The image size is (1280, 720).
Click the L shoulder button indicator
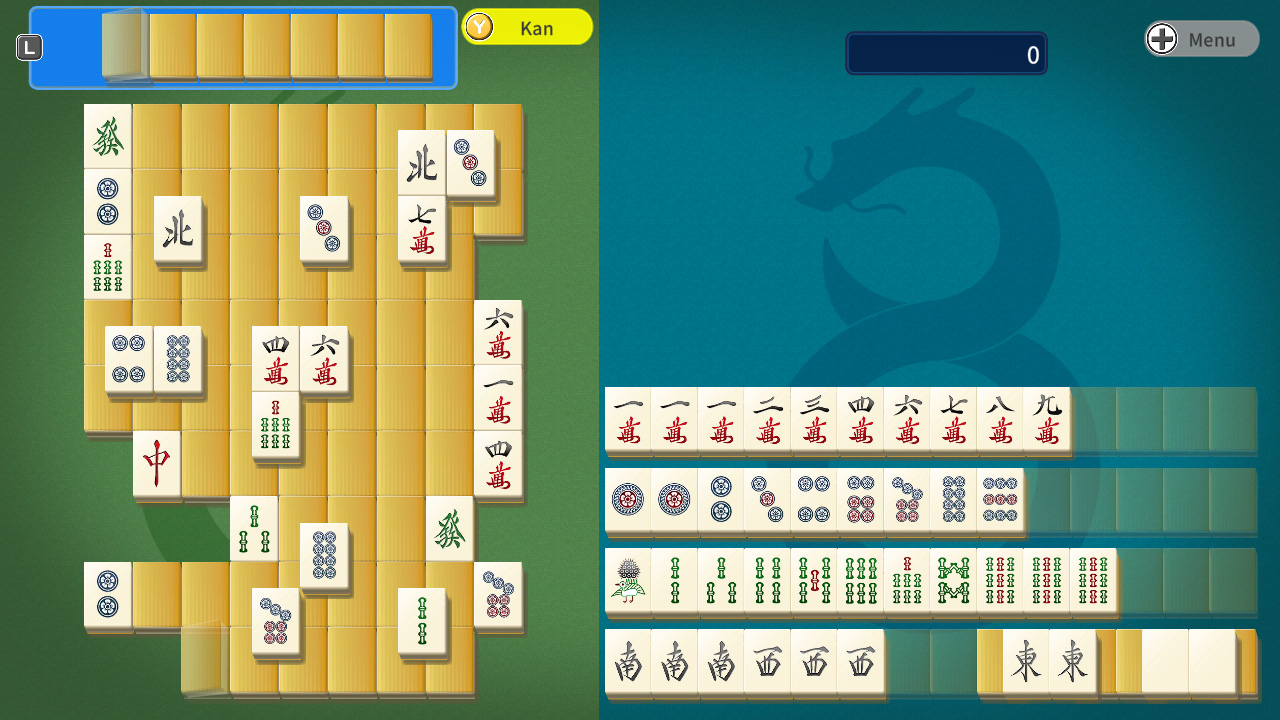coord(29,46)
